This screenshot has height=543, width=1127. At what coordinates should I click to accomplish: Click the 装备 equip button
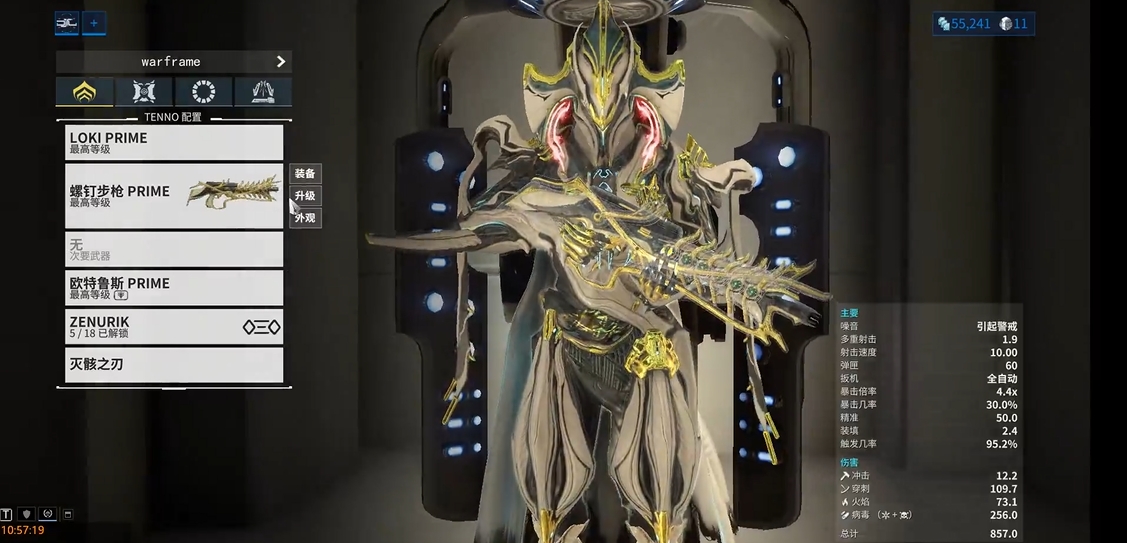click(x=305, y=174)
